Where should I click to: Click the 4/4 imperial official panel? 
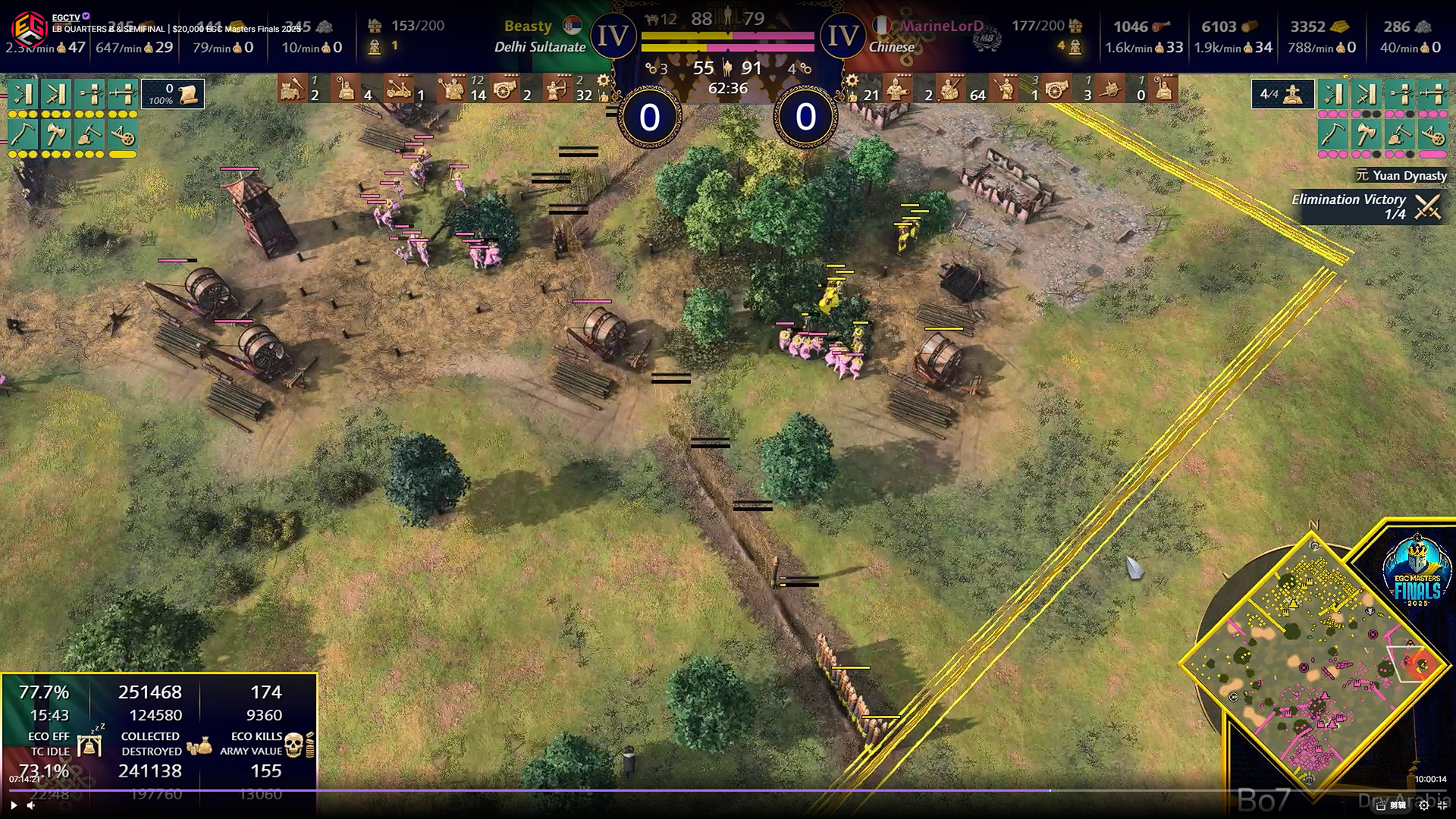point(1282,94)
